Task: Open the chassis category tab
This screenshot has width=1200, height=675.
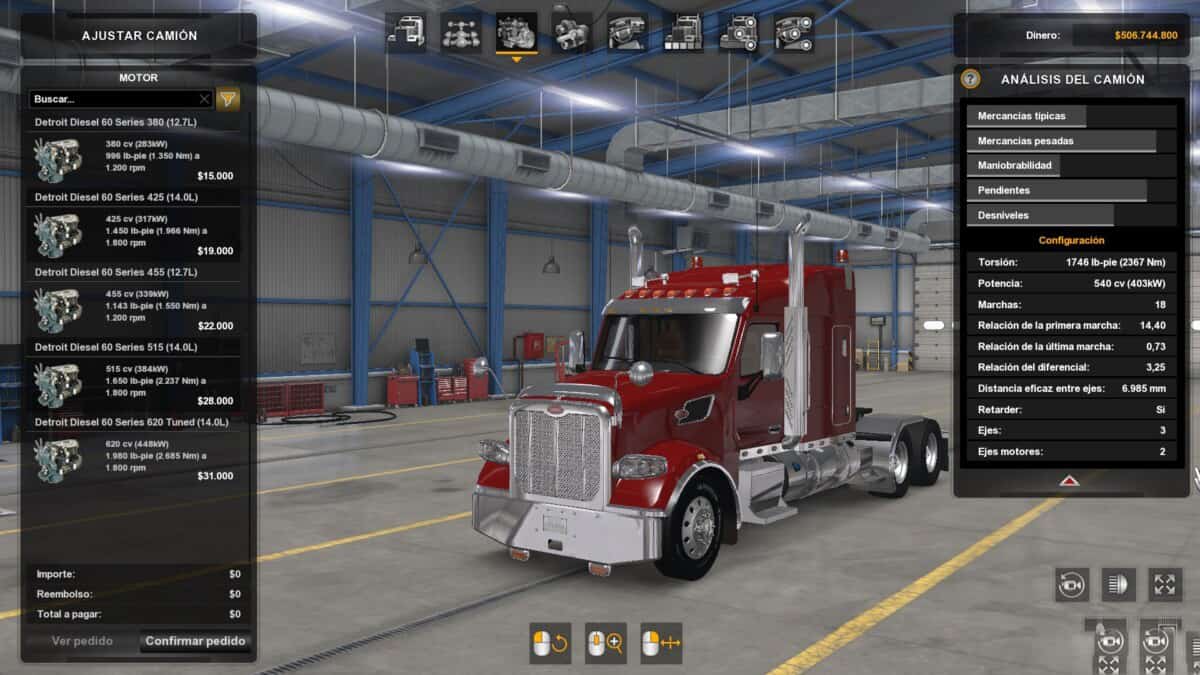Action: pyautogui.click(x=461, y=33)
